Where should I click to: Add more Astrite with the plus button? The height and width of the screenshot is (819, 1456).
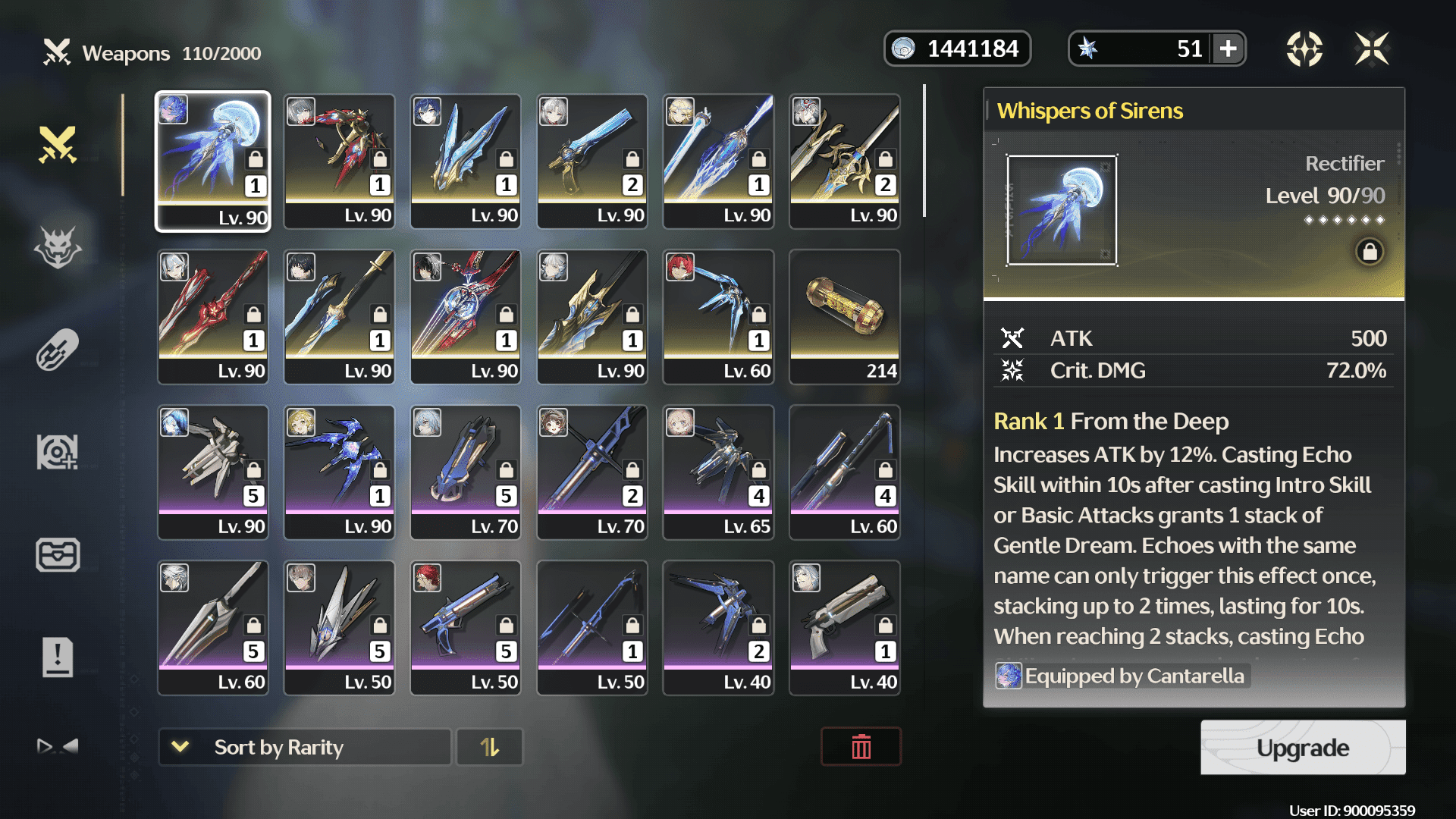[1228, 49]
